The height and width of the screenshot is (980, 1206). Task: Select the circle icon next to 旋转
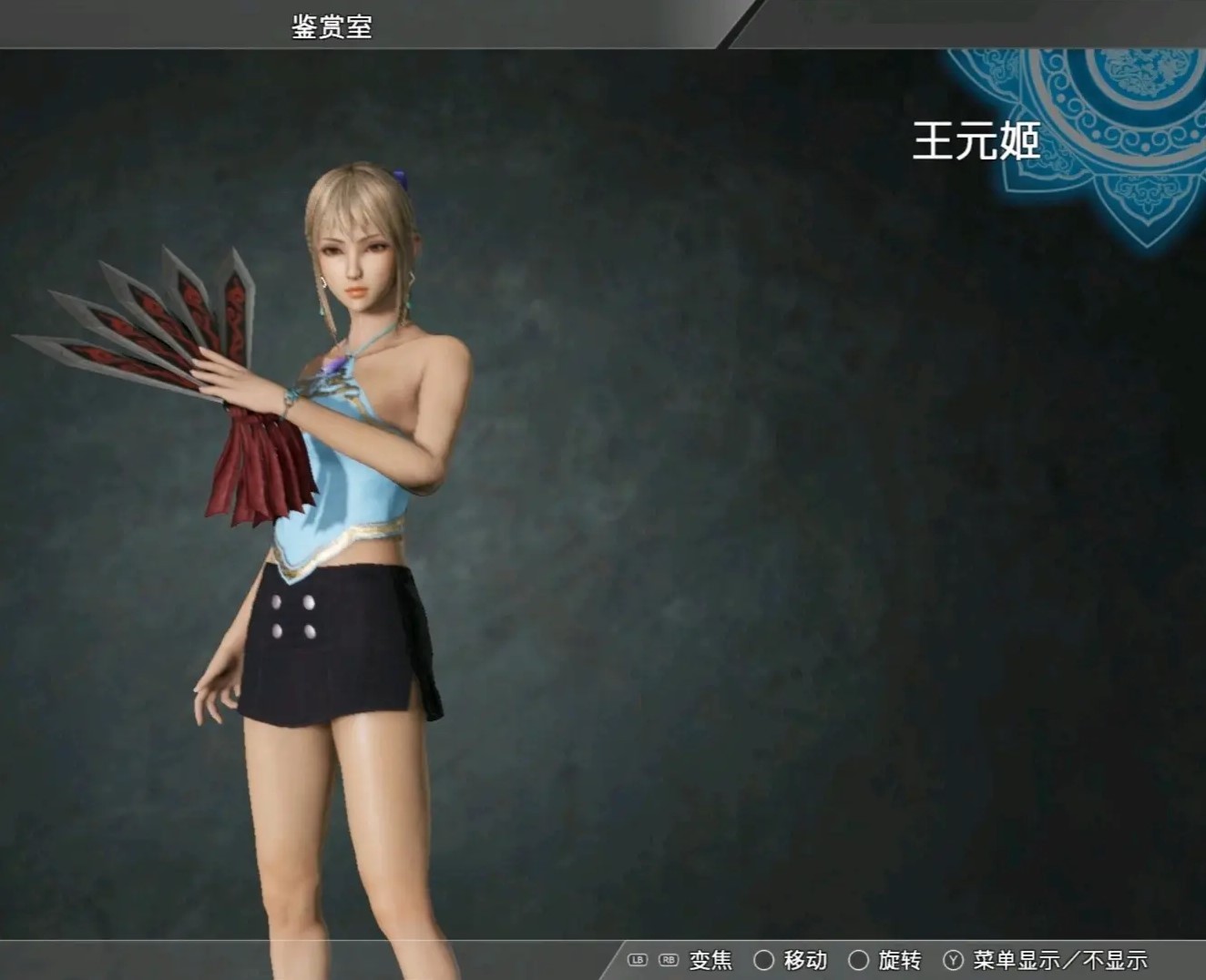858,959
